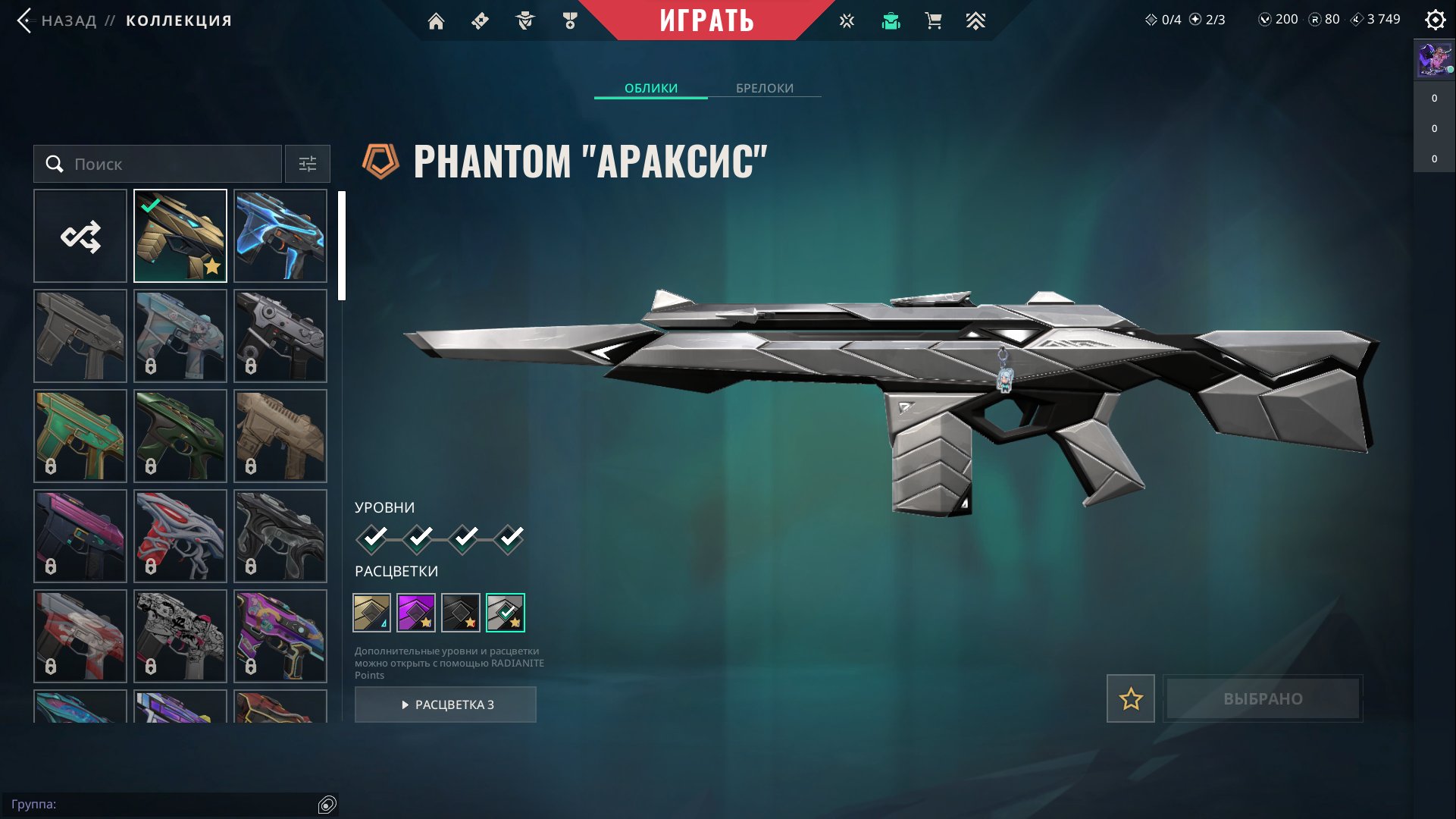Image resolution: width=1456 pixels, height=819 pixels.
Task: Pick the blue glowing Phantom skin
Action: pos(280,236)
